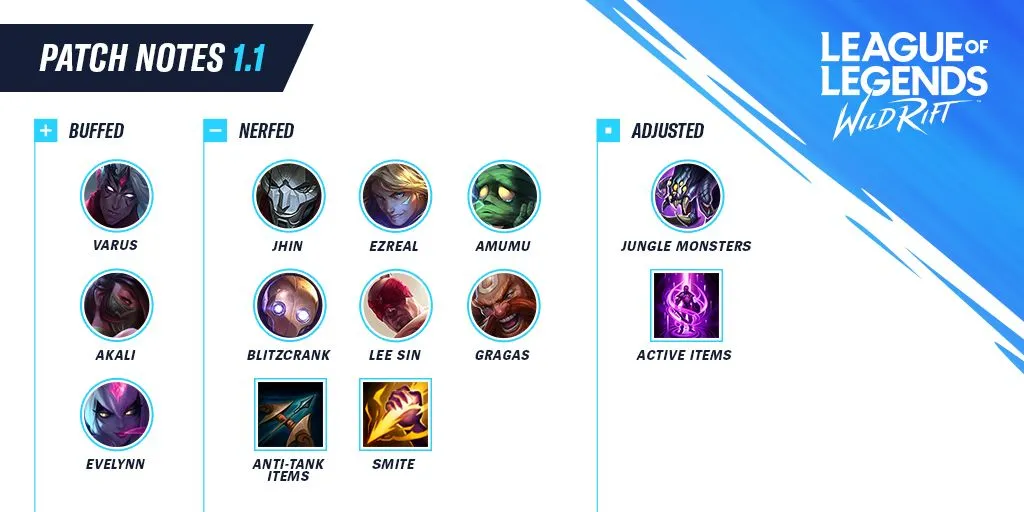
Task: Open the Jungle Monsters portrait
Action: [x=687, y=196]
